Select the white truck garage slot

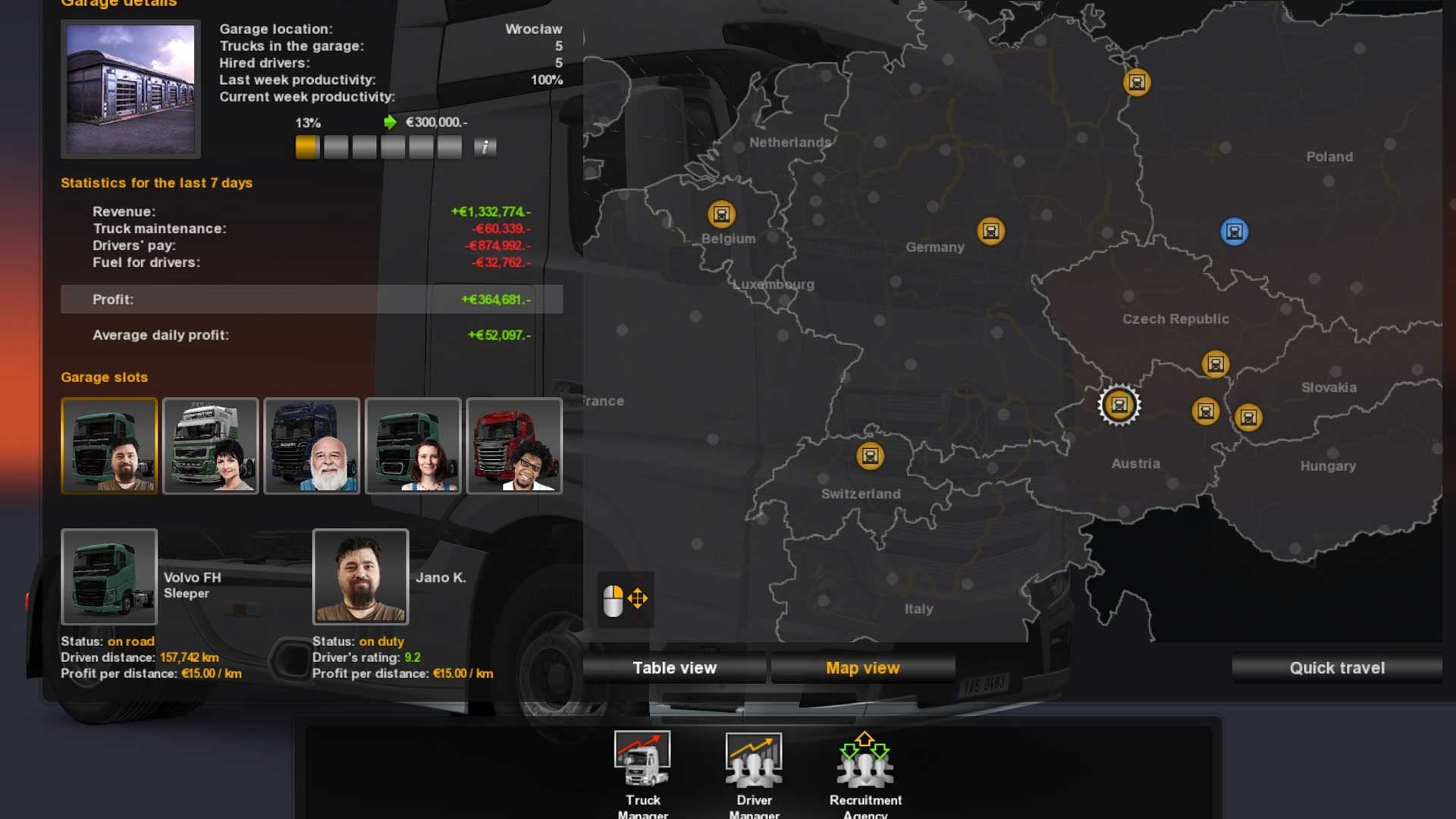point(210,446)
